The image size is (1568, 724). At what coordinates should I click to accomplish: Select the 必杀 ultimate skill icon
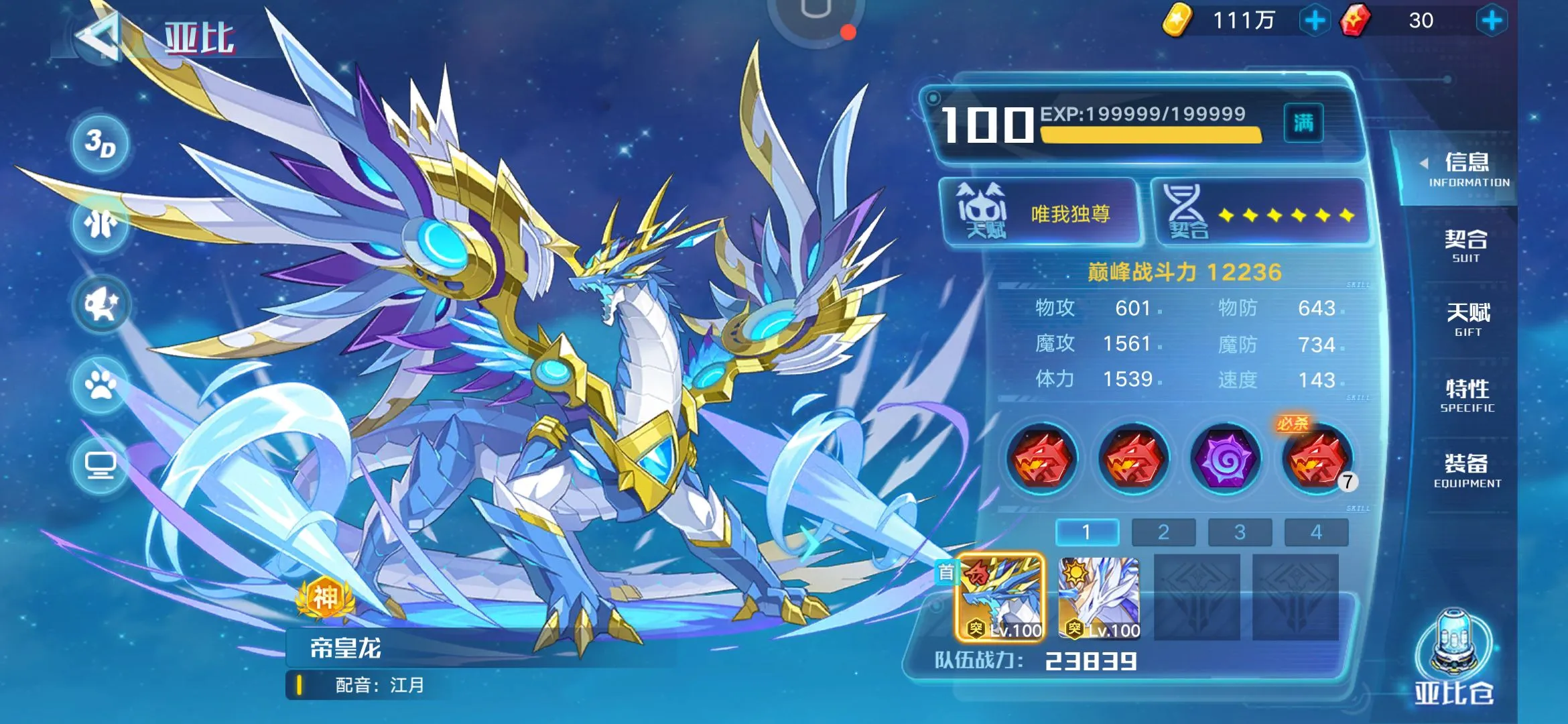pos(1316,459)
